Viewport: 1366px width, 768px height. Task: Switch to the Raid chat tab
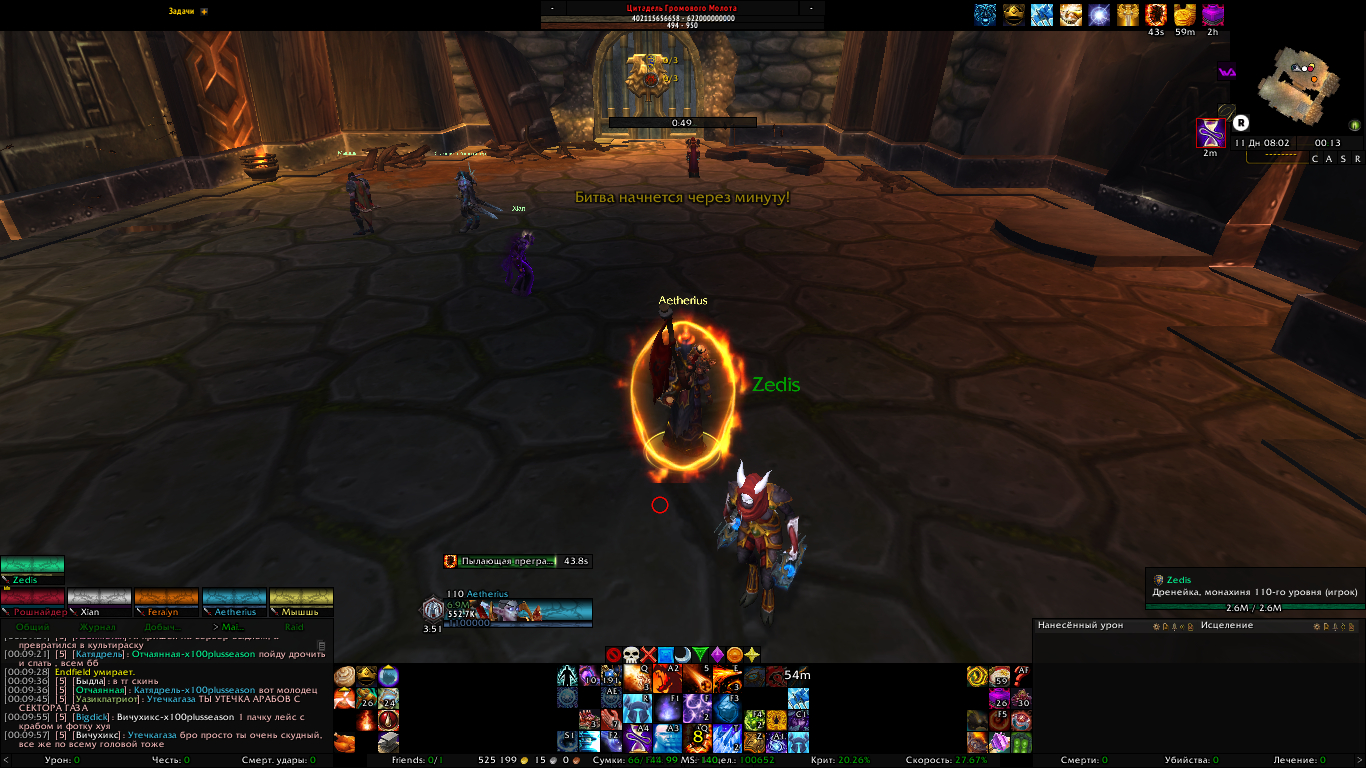294,627
